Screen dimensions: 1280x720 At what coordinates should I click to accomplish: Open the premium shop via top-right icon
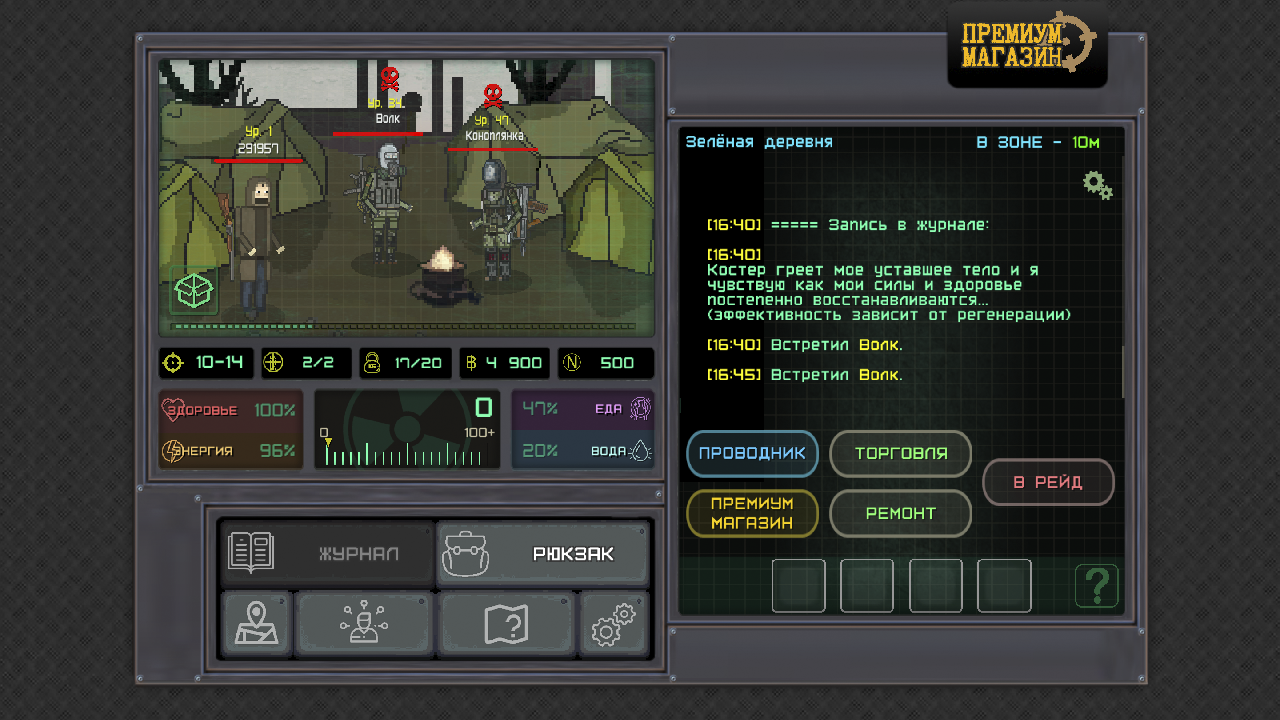click(x=1027, y=43)
